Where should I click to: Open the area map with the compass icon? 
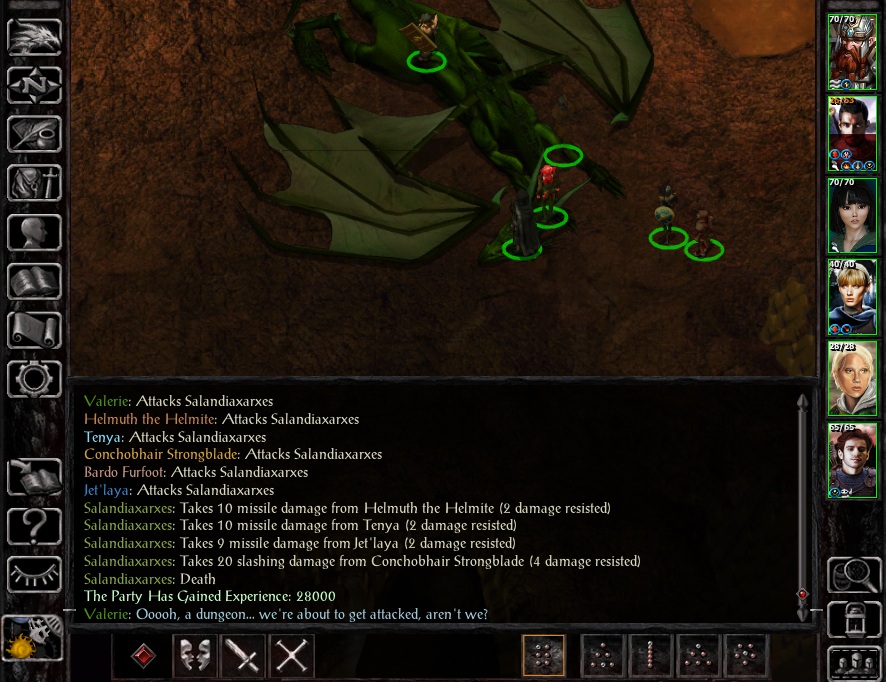point(35,85)
